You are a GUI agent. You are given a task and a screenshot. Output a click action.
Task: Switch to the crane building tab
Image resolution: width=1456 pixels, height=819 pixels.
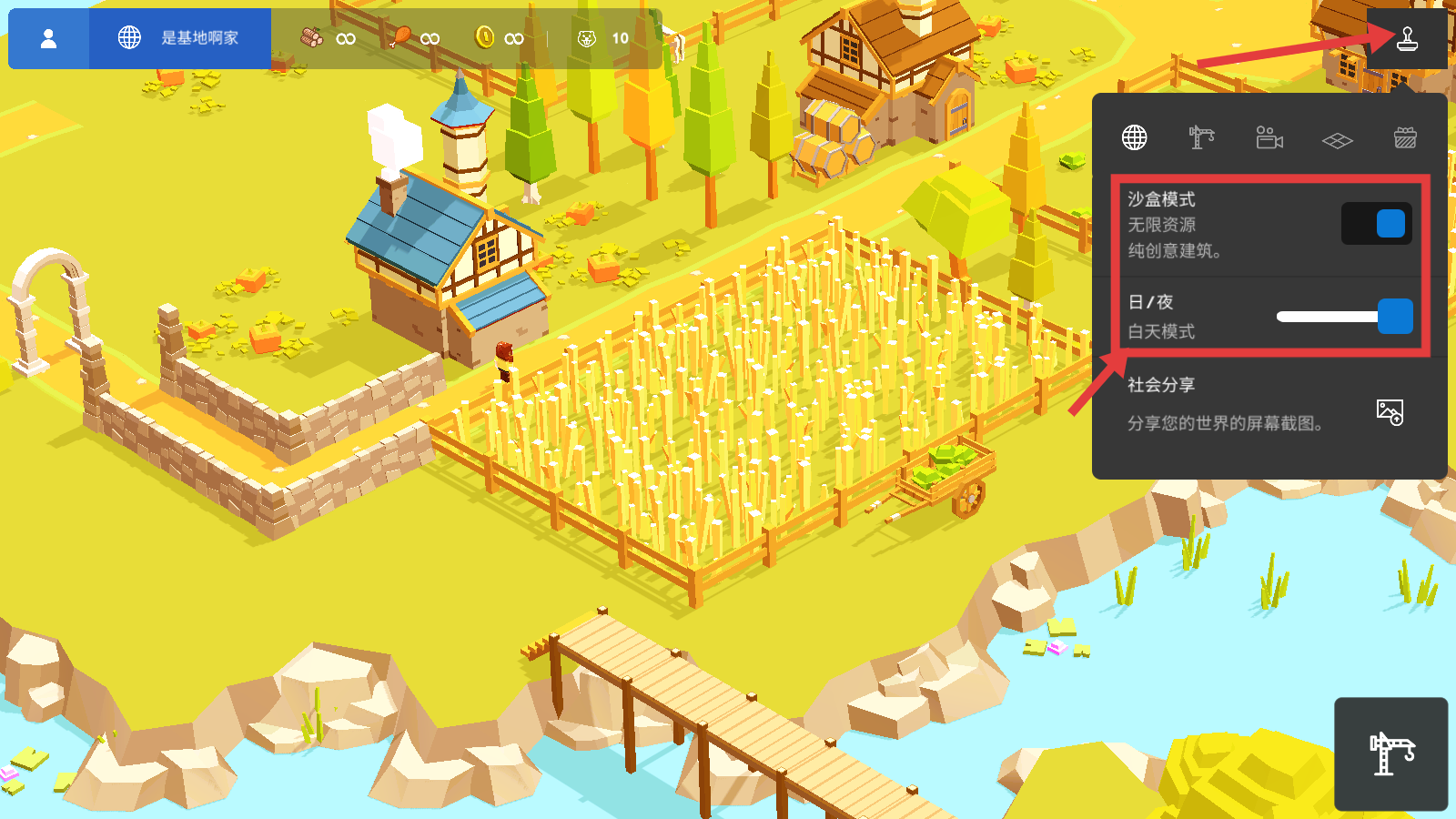coord(1201,138)
